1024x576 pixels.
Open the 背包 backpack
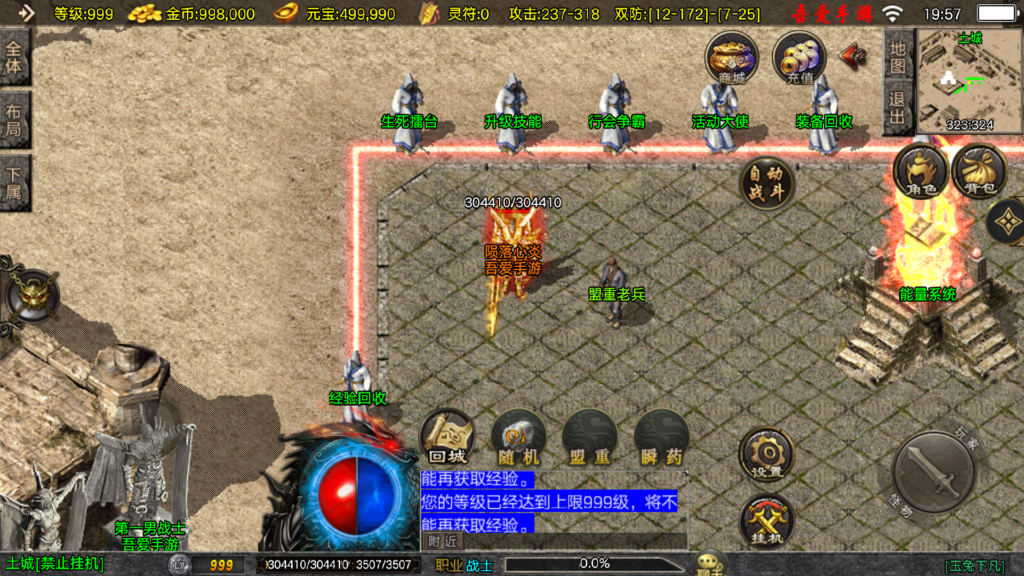click(x=978, y=171)
